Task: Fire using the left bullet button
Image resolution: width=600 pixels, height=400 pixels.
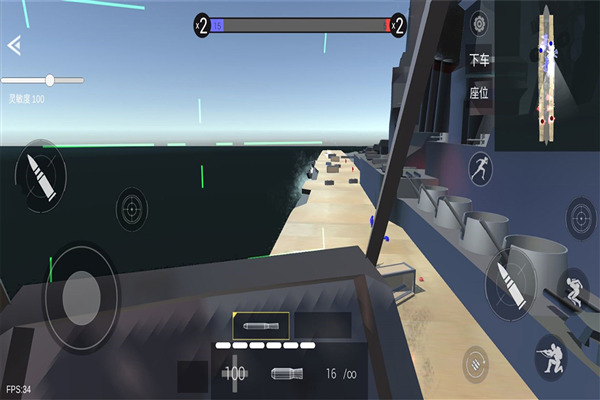Action: point(39,174)
